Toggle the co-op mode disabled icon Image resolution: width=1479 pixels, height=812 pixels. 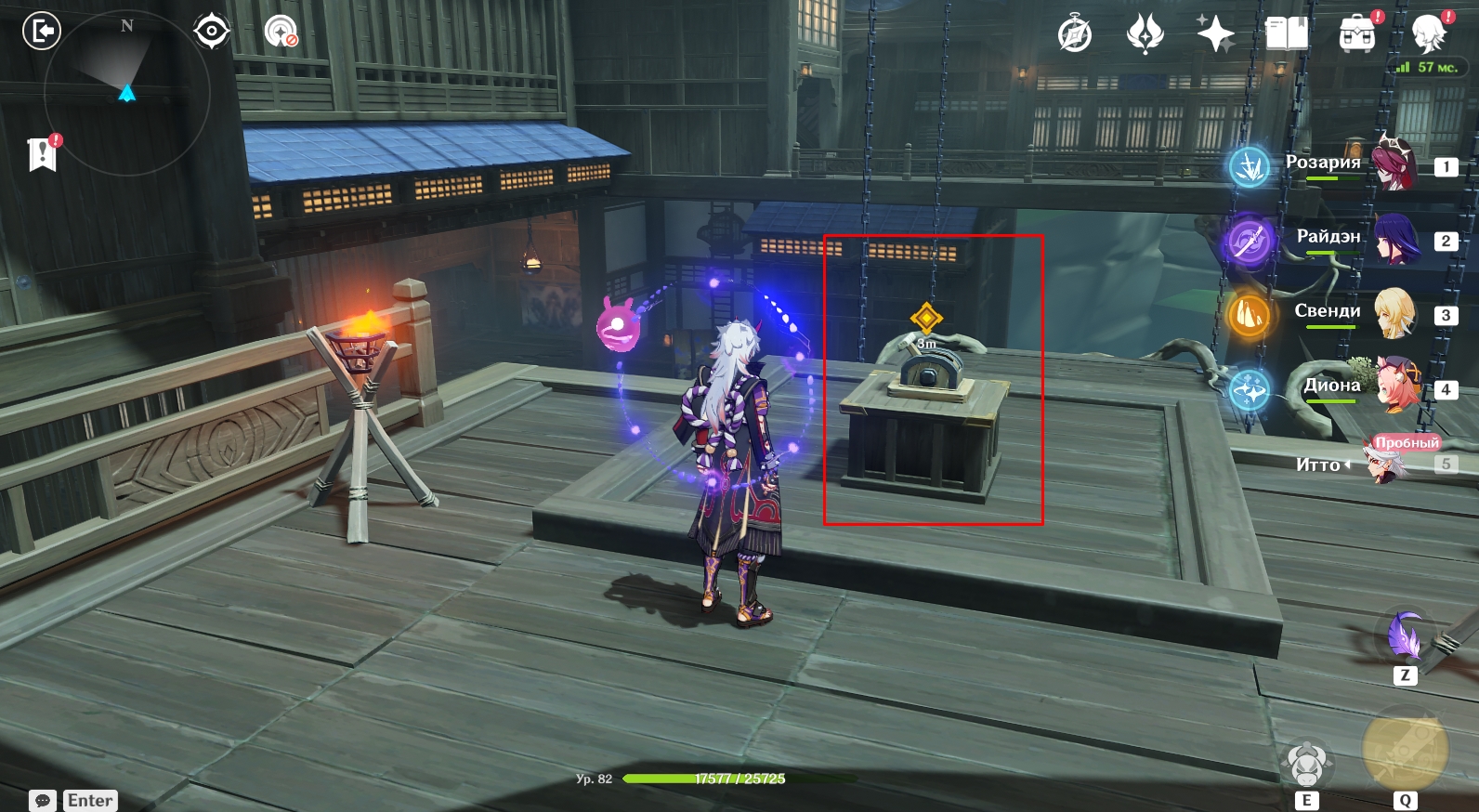(x=281, y=32)
